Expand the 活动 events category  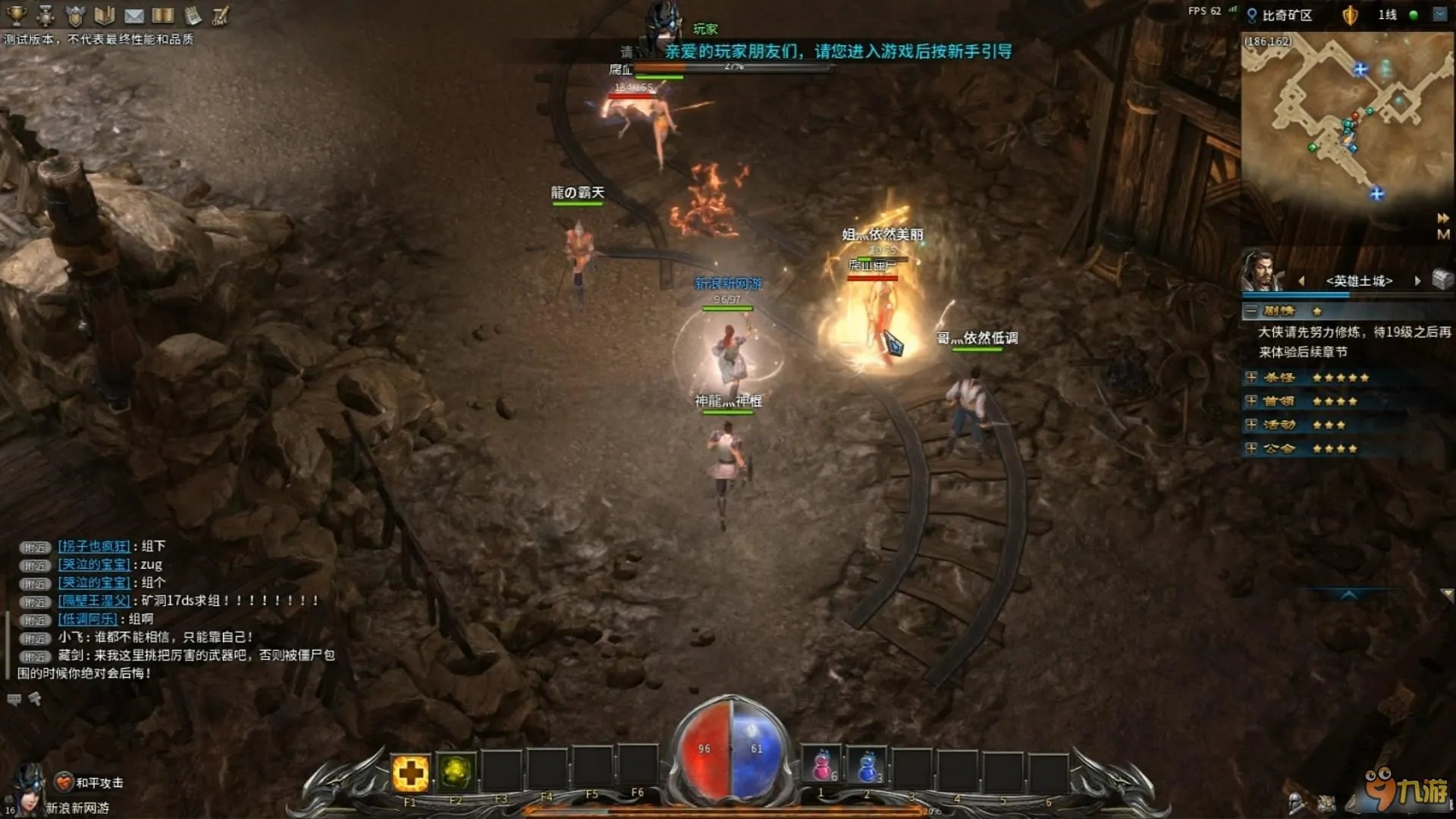click(x=1251, y=425)
